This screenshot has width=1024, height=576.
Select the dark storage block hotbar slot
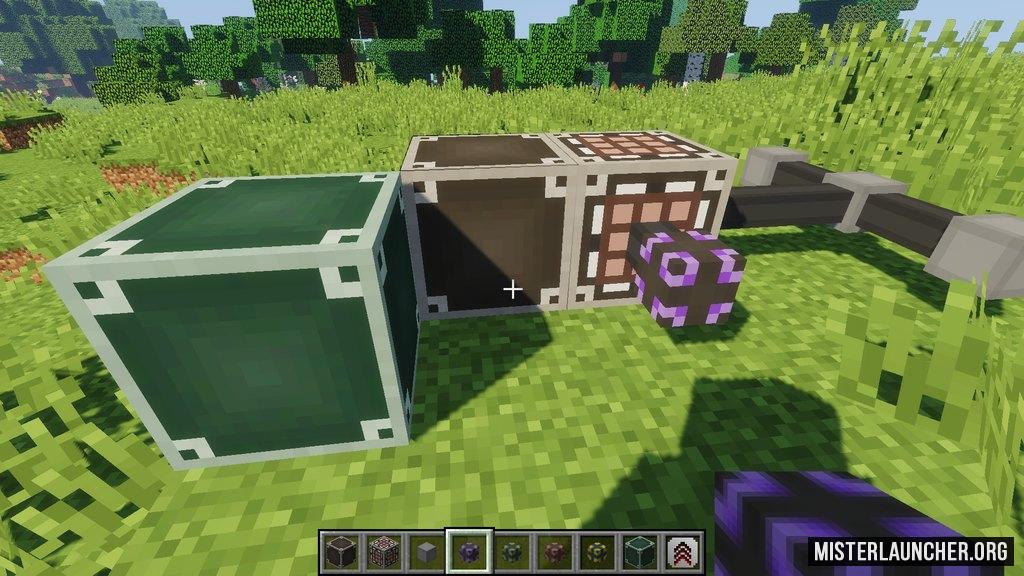340,551
